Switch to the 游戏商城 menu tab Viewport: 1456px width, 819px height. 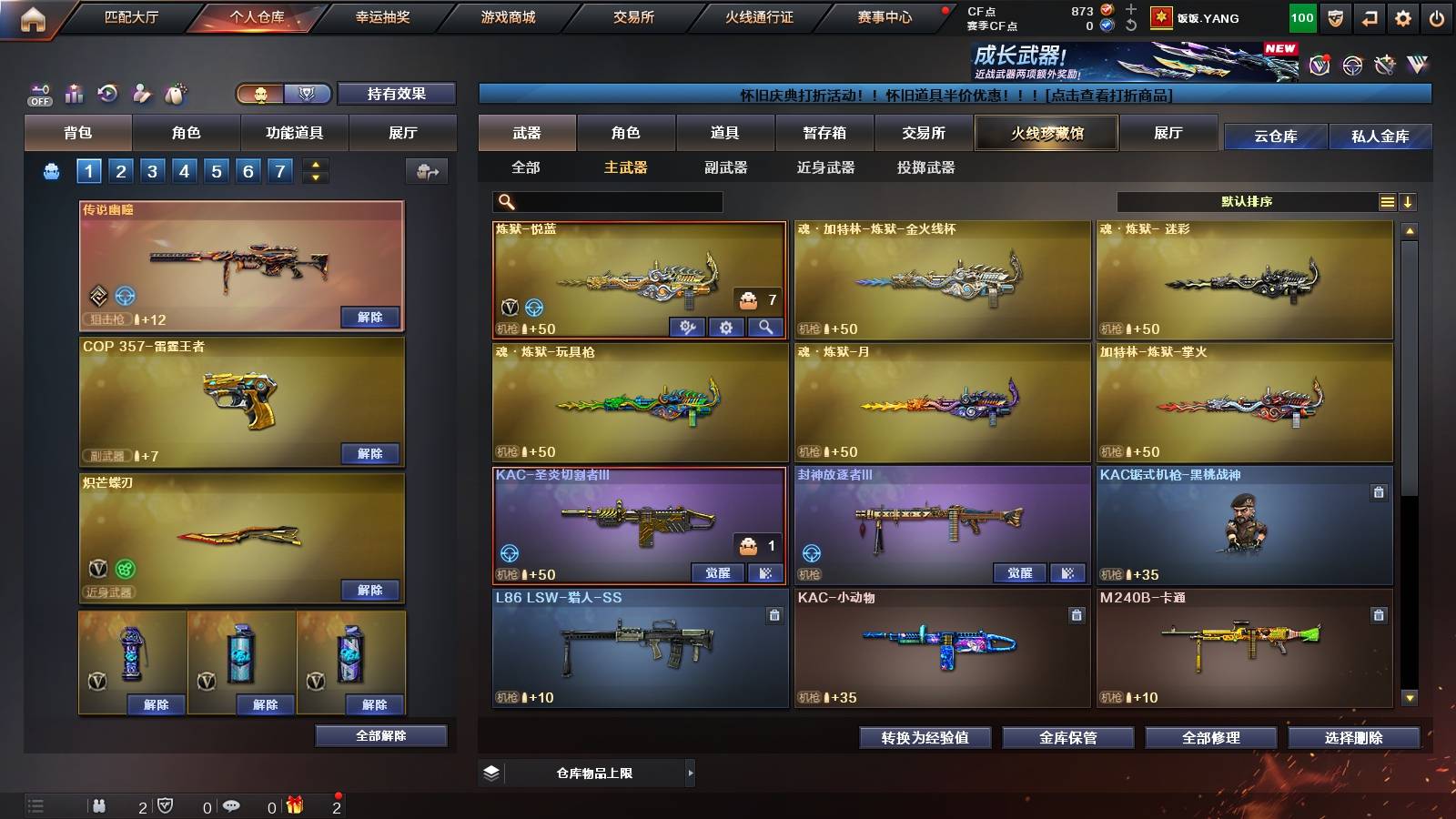point(510,16)
